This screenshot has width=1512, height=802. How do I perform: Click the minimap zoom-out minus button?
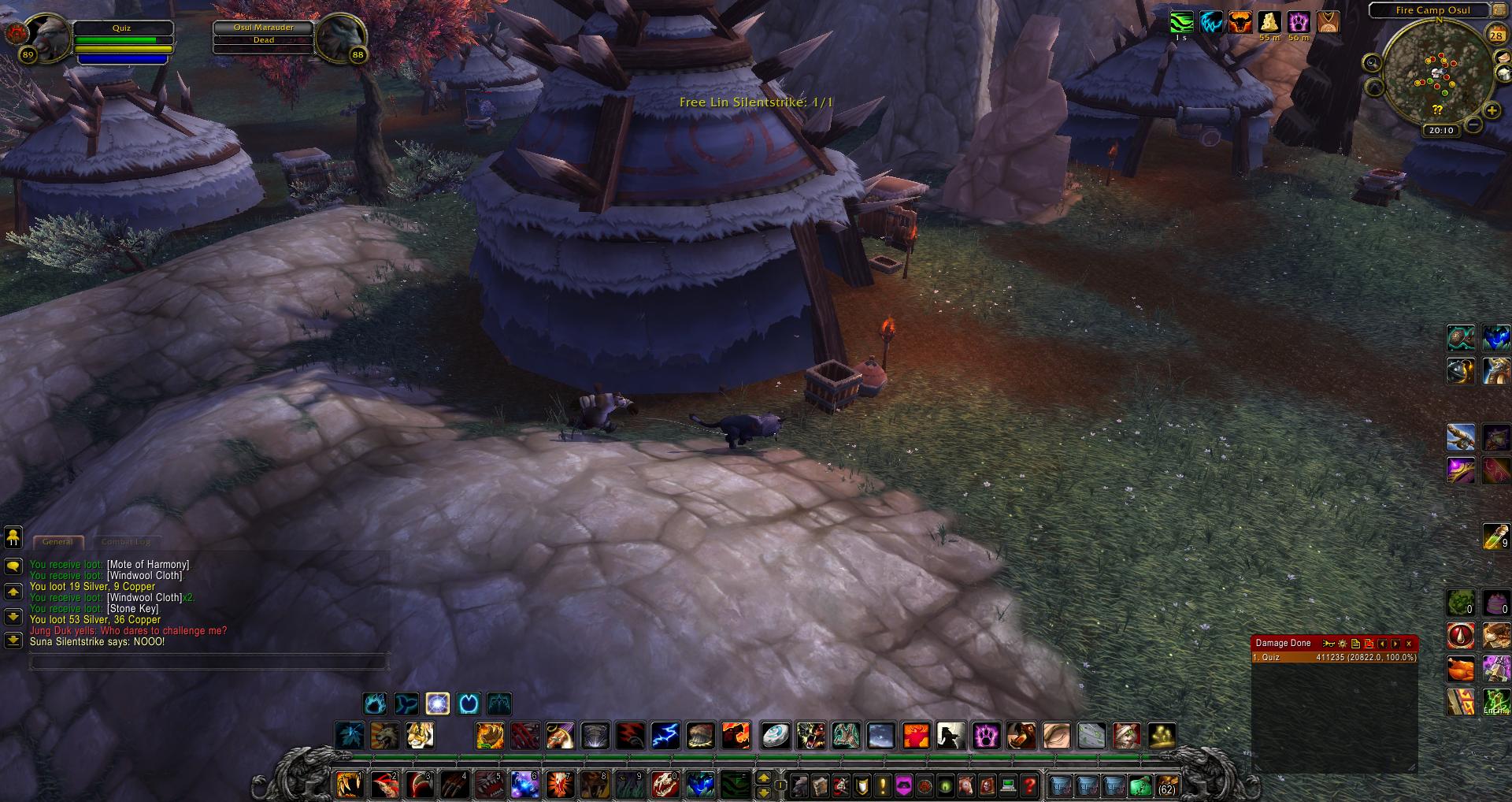point(1473,125)
